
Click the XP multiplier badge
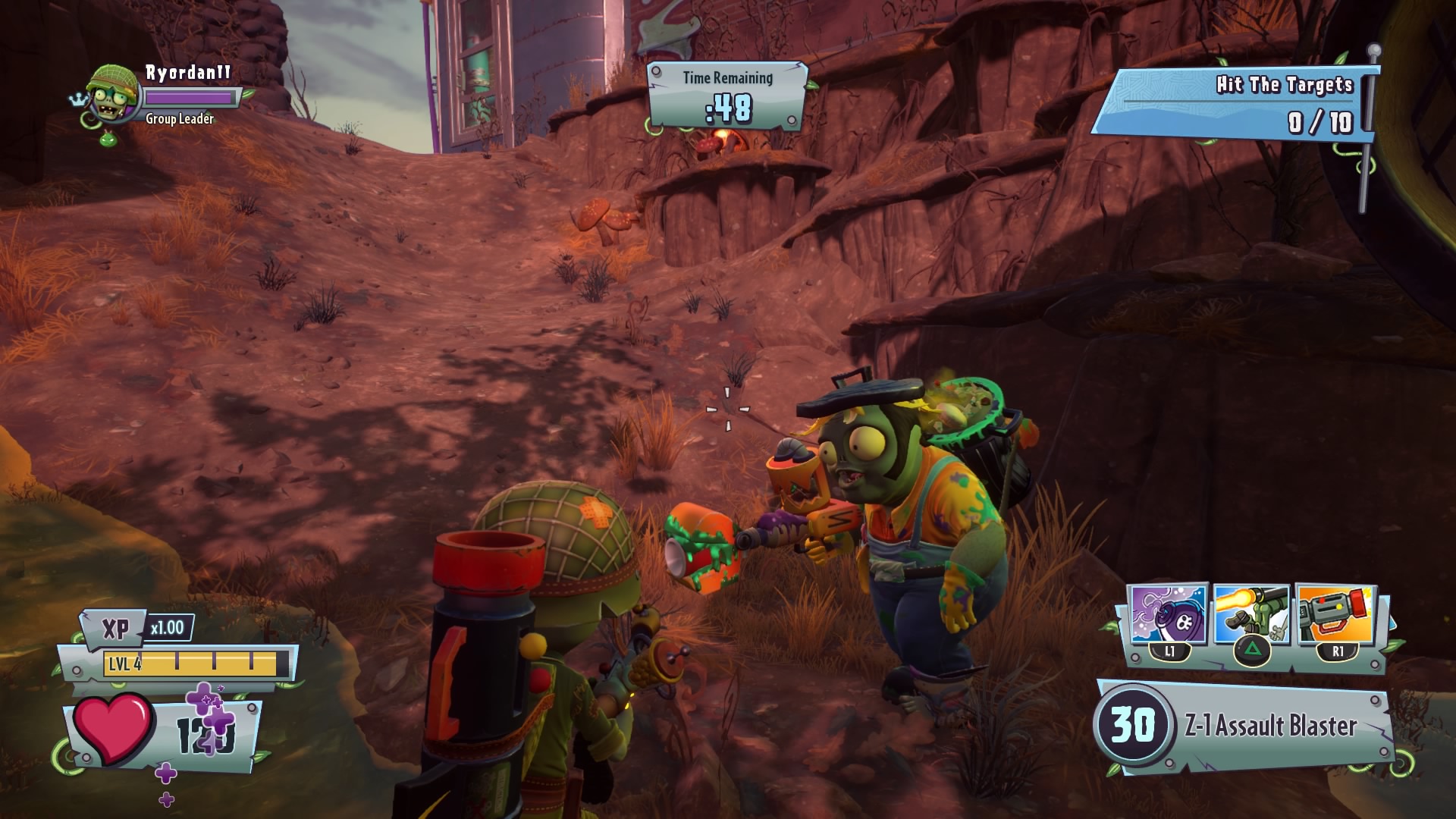coord(167,628)
